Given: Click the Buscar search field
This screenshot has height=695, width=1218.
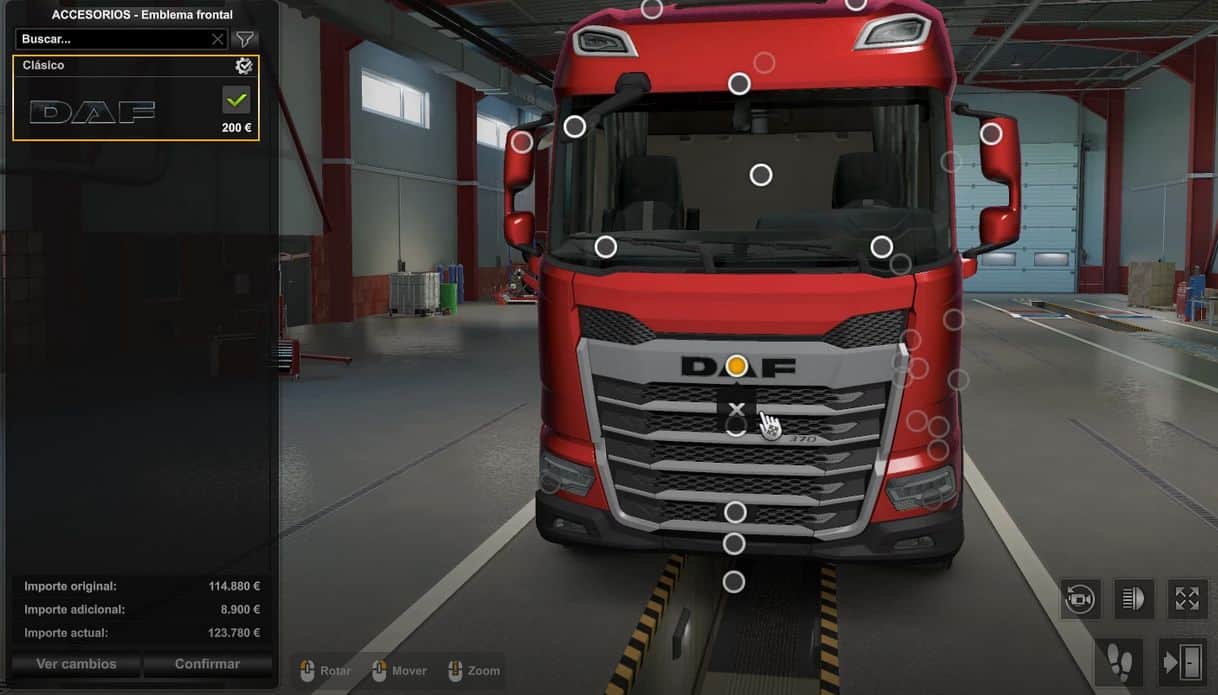Looking at the screenshot, I should coord(112,39).
